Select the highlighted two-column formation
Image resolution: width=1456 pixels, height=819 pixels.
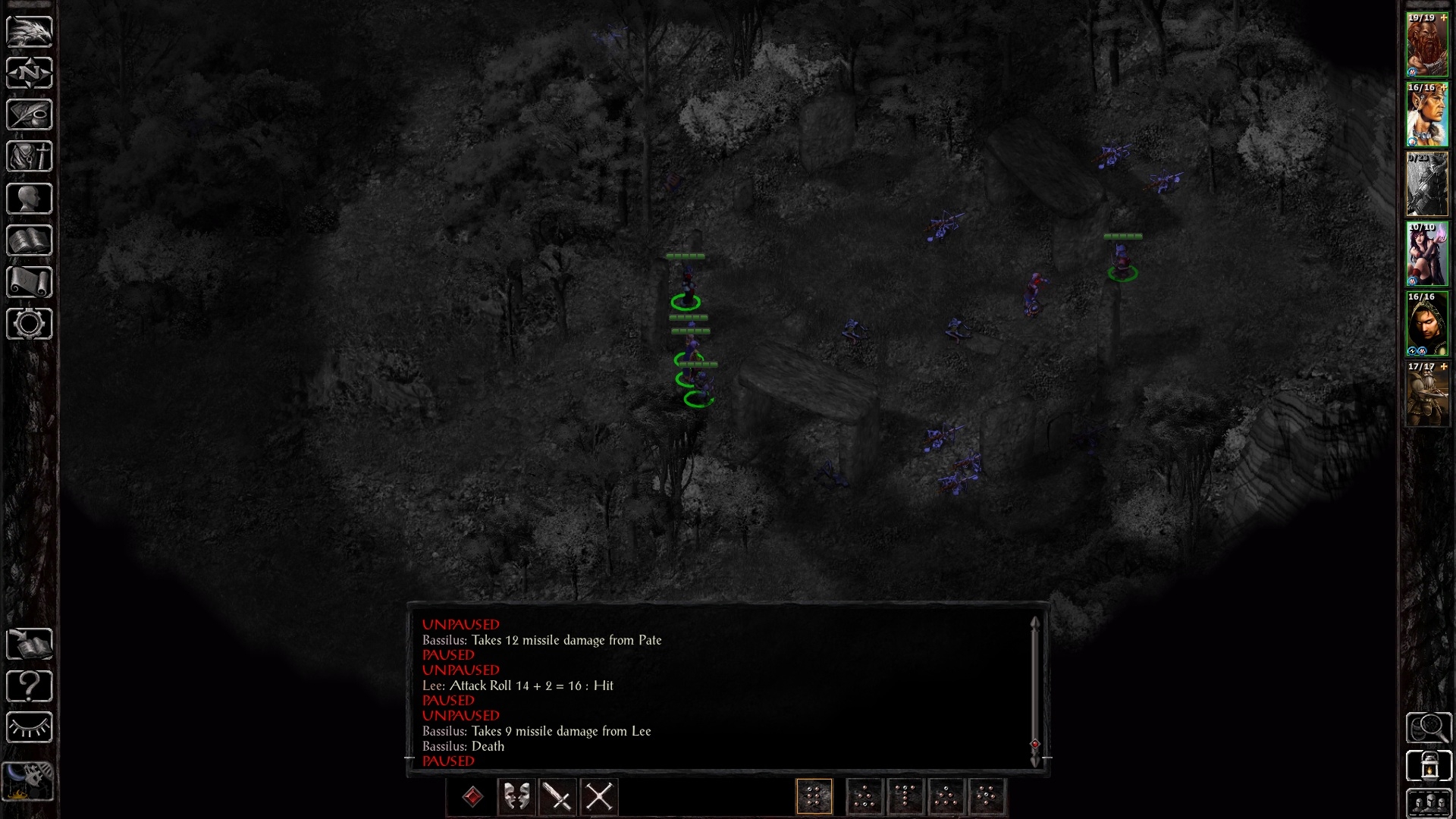coord(814,797)
